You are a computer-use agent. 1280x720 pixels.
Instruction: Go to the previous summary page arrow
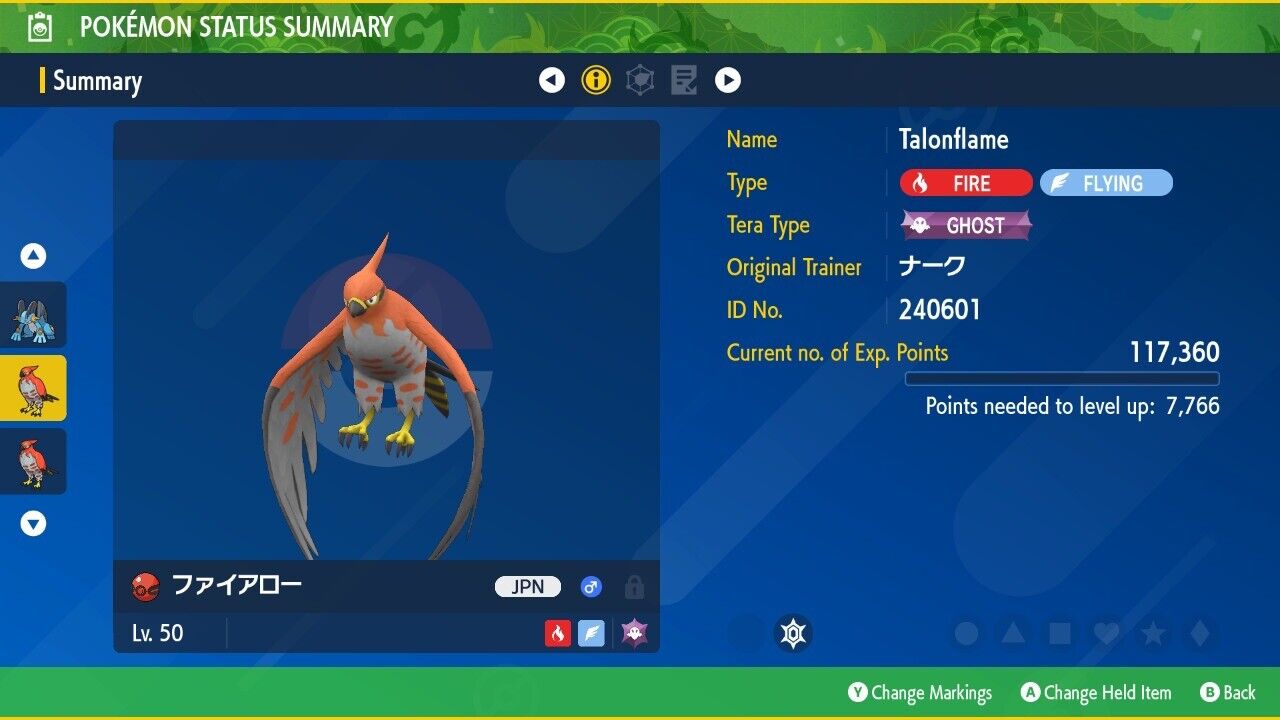tap(552, 80)
